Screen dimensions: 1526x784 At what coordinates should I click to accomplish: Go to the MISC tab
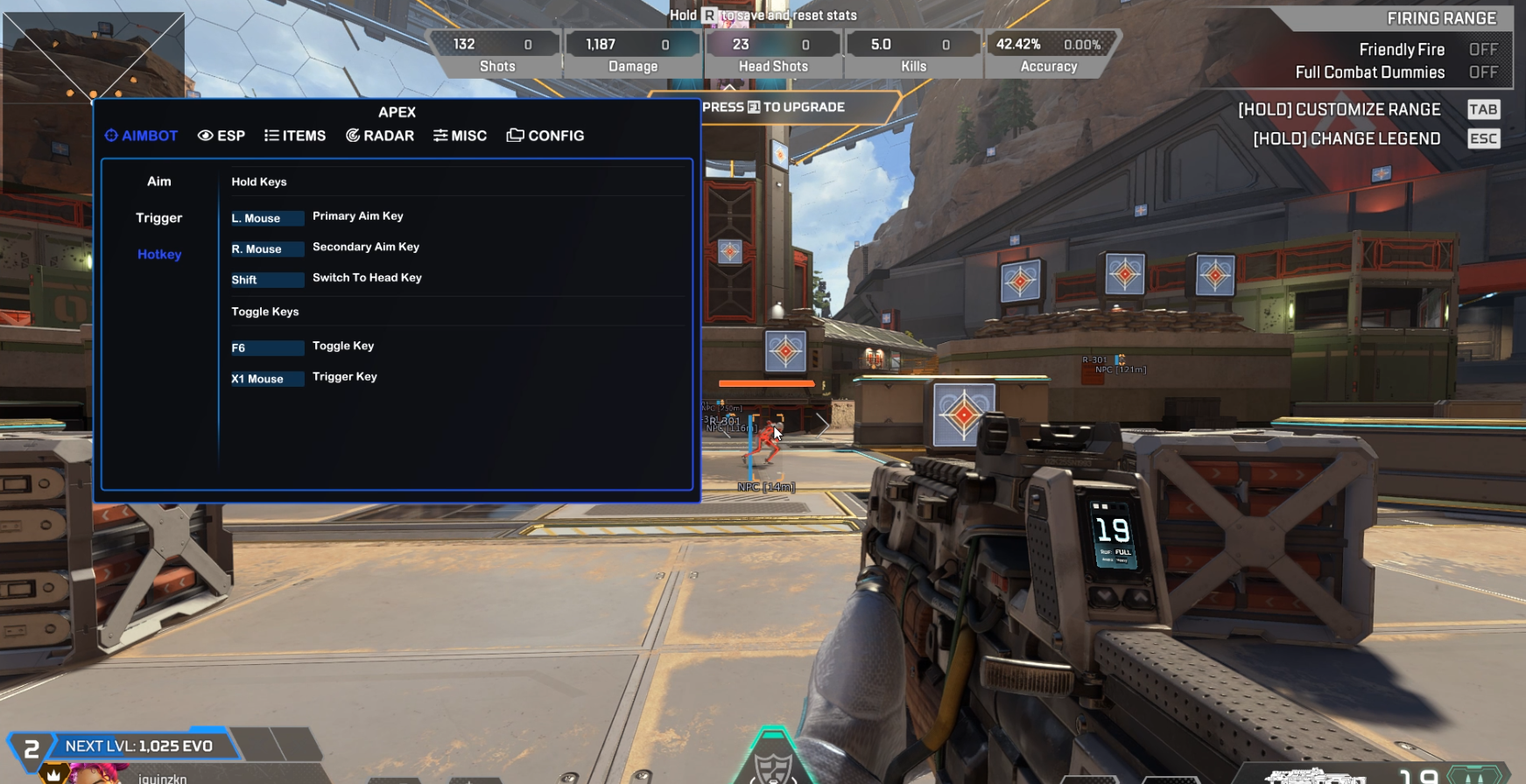pyautogui.click(x=460, y=136)
